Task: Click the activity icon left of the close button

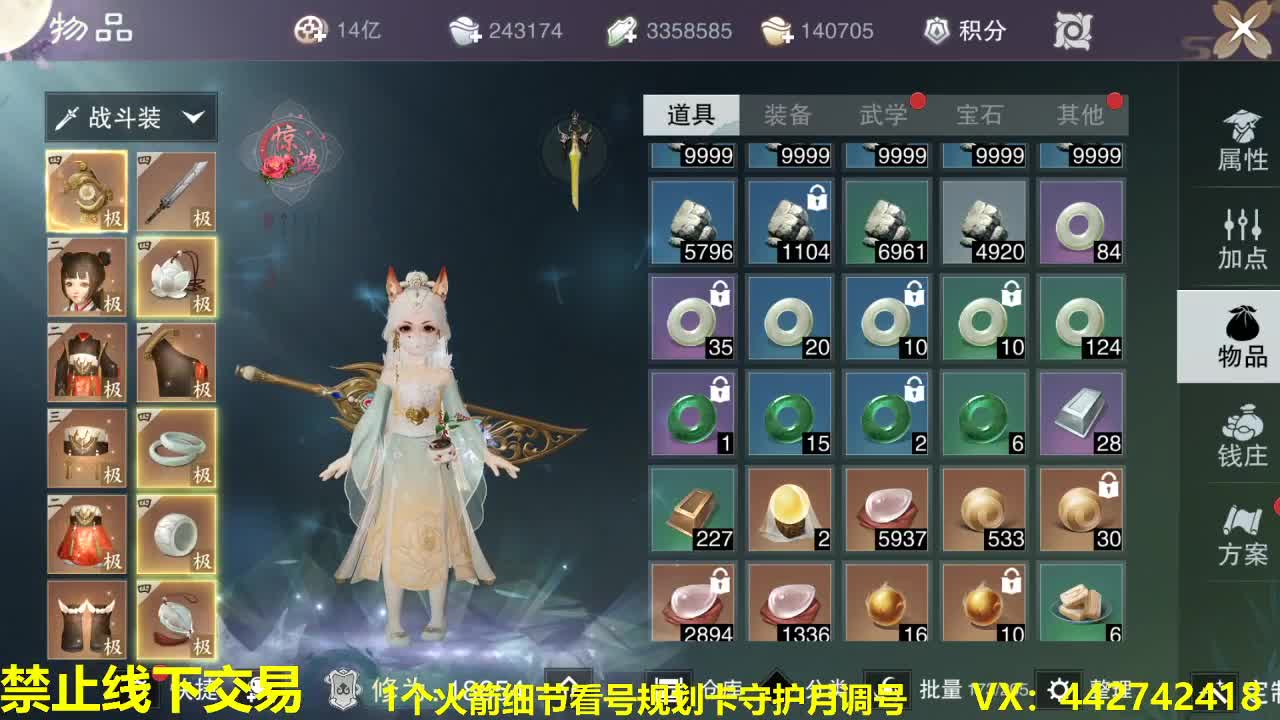Action: pos(1074,30)
